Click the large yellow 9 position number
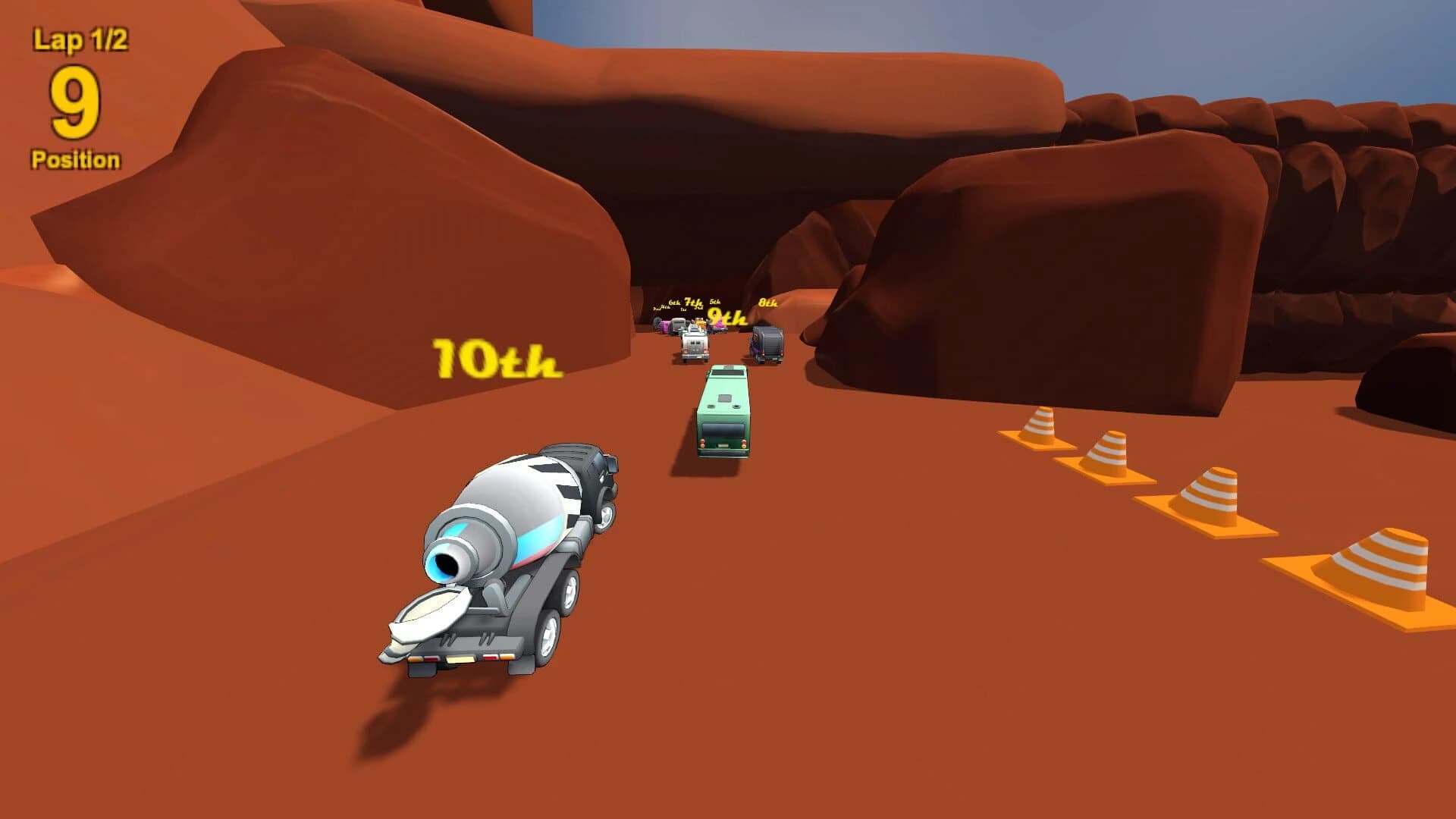This screenshot has width=1456, height=819. click(77, 101)
